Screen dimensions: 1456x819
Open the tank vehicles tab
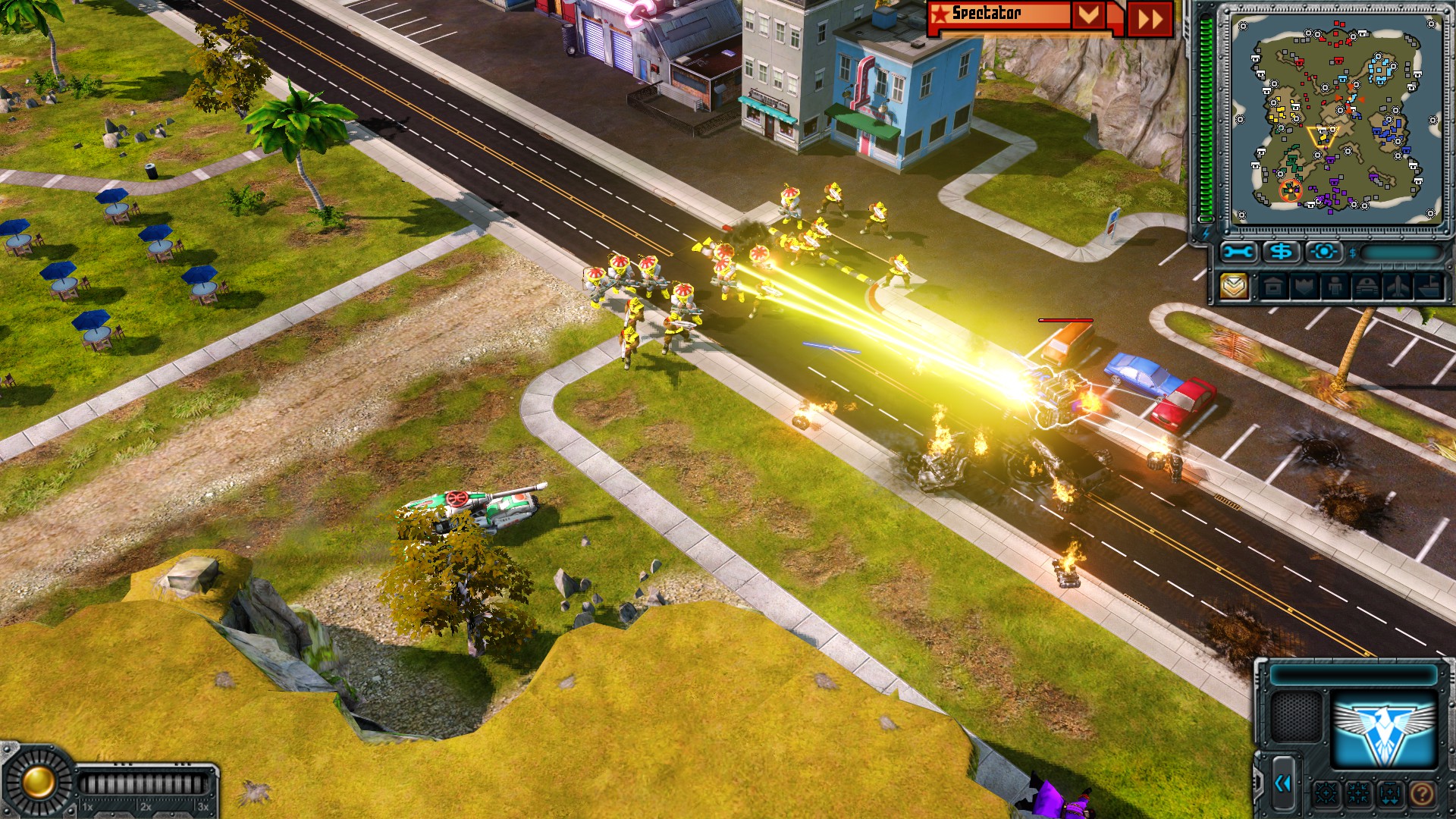[x=1367, y=287]
